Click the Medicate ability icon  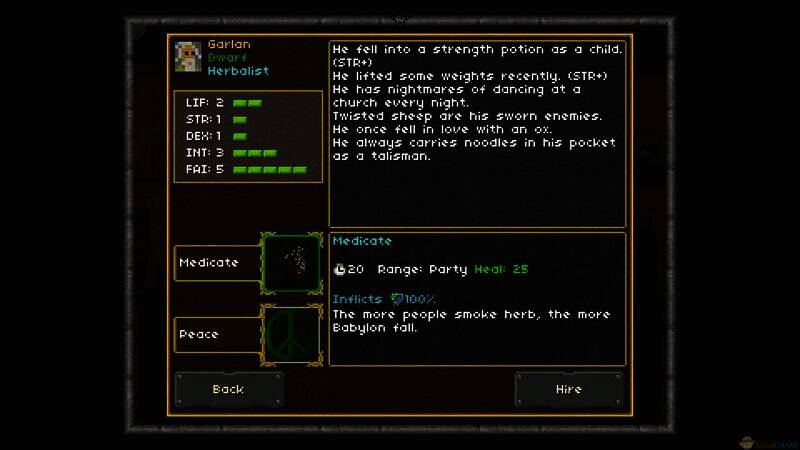click(x=291, y=263)
